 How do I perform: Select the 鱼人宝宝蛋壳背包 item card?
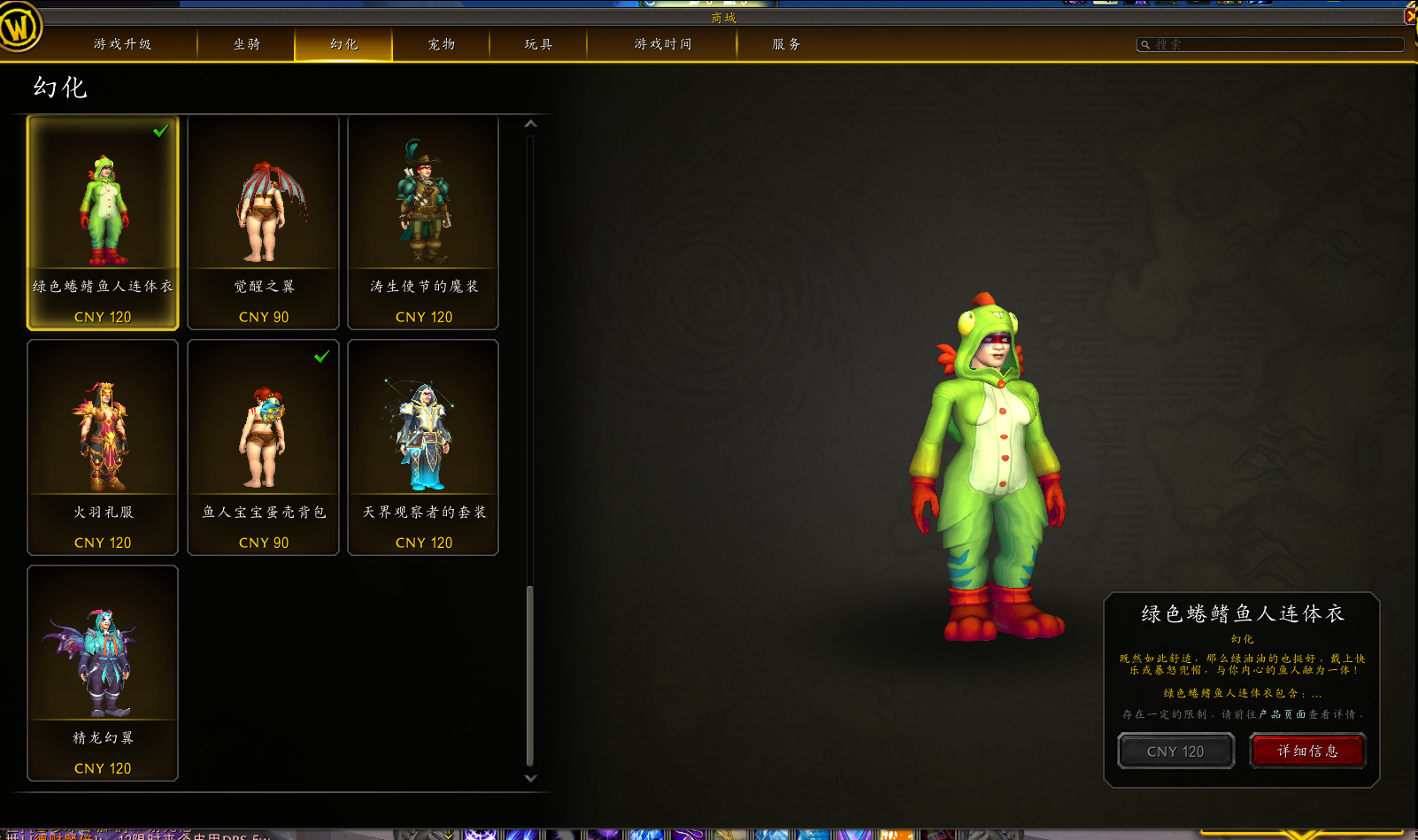[x=263, y=447]
